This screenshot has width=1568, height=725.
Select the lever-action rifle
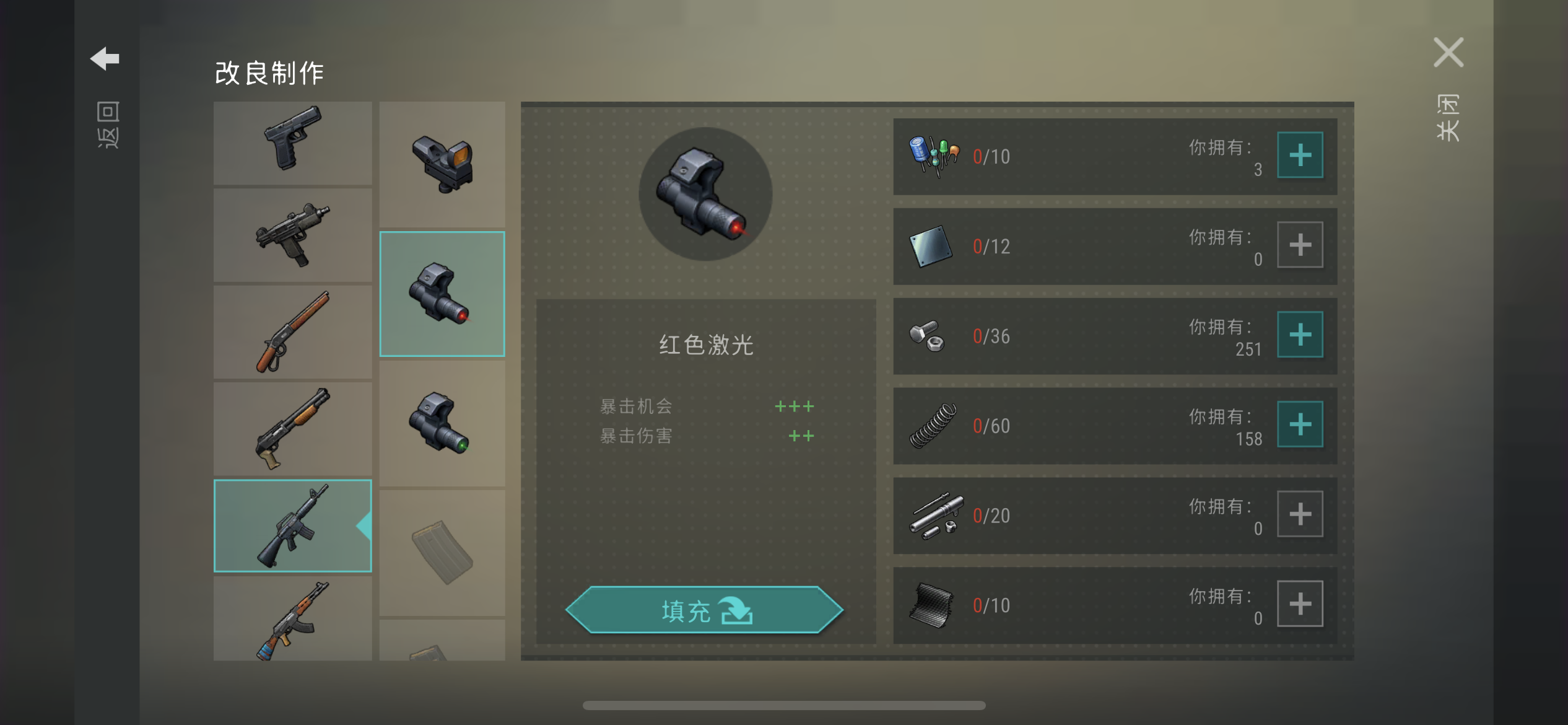point(292,334)
